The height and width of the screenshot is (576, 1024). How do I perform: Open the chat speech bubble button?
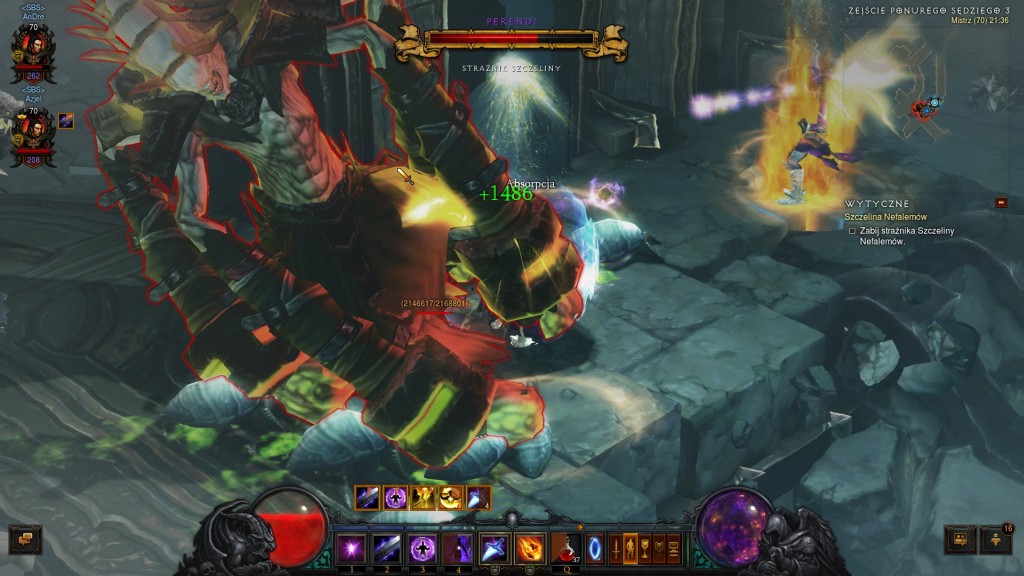24,540
